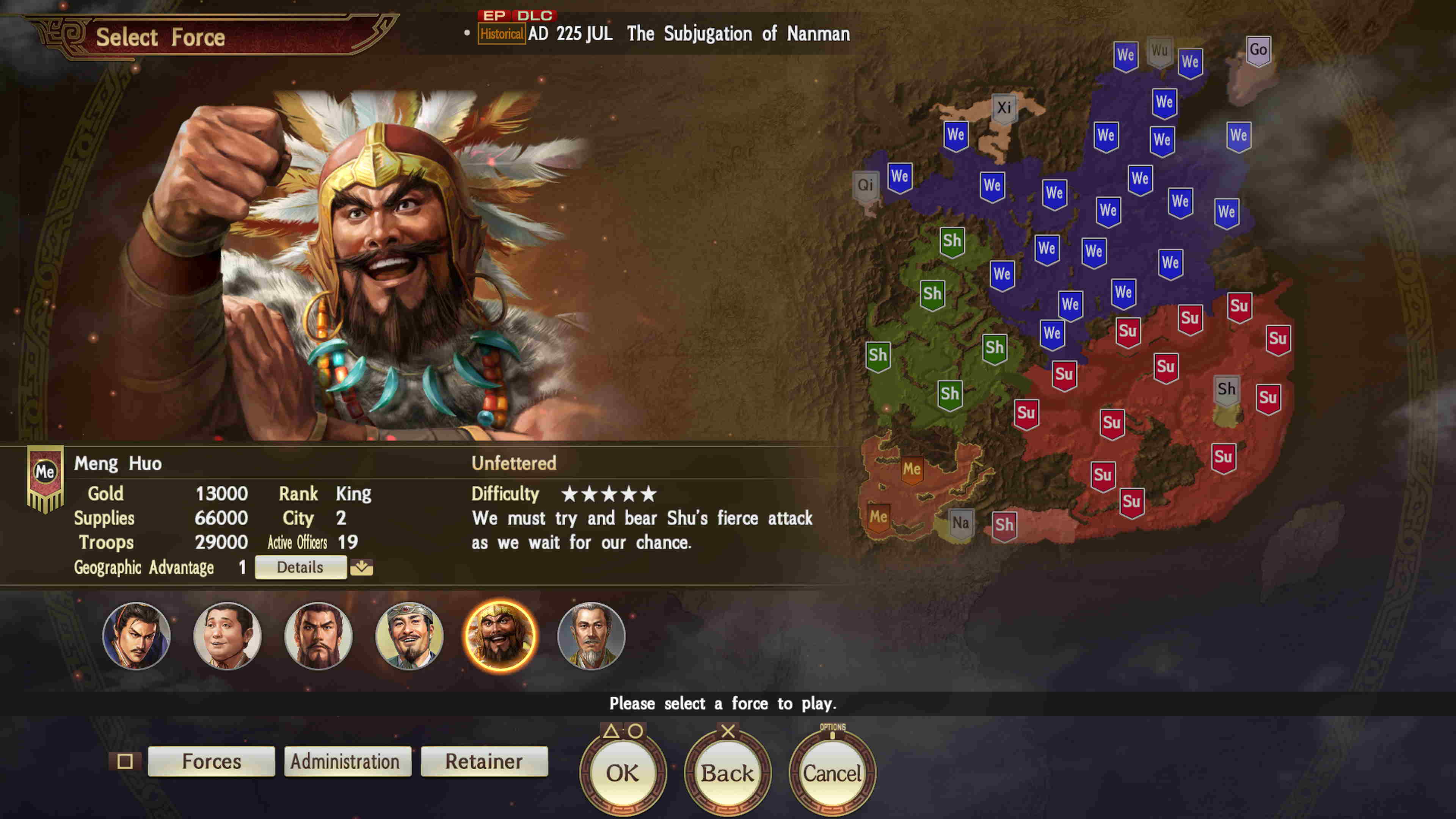Open the Administration tab
The image size is (1456, 819).
(347, 761)
